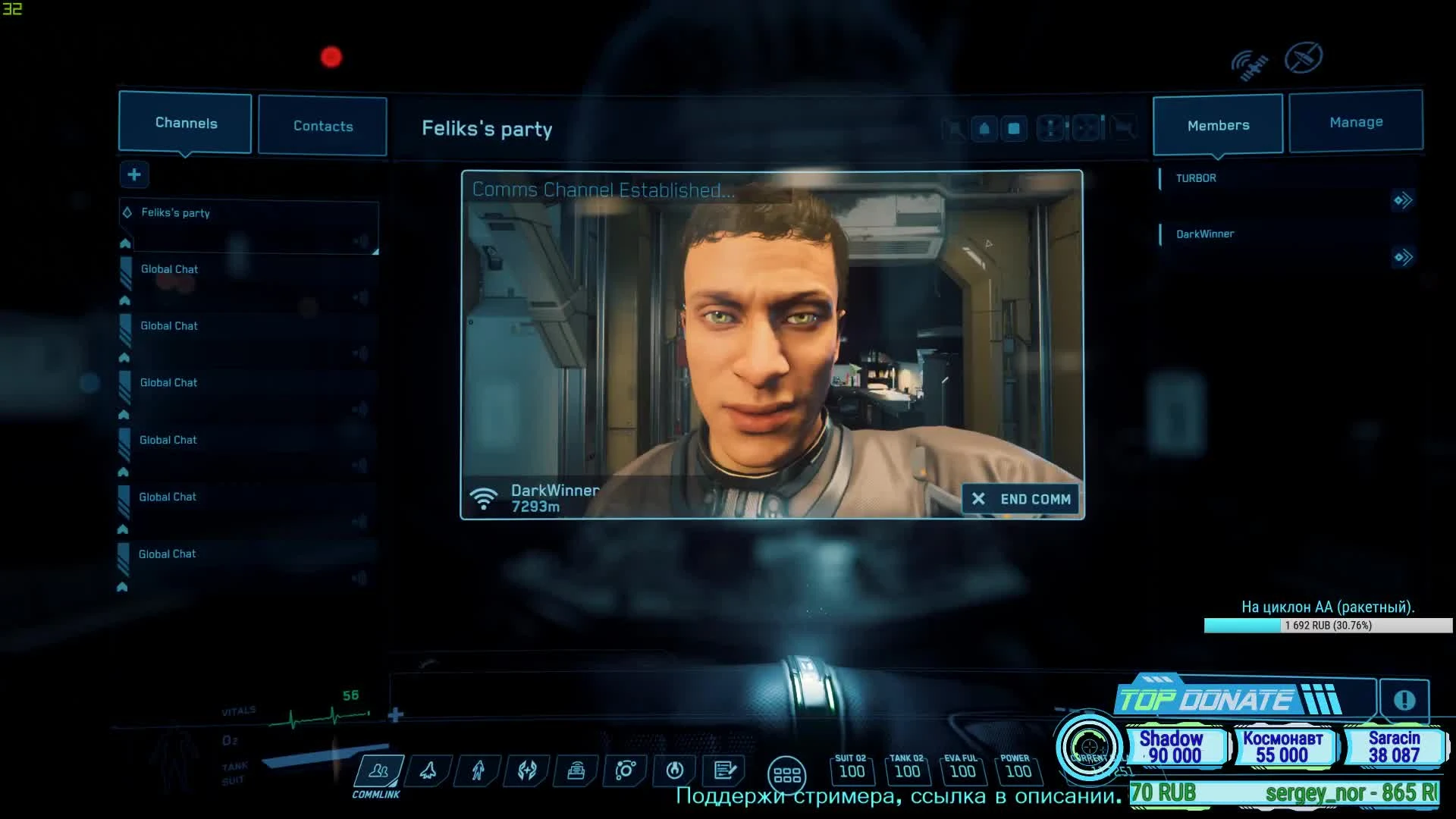Open the delivery contracts icon
The height and width of the screenshot is (819, 1456).
tap(576, 770)
